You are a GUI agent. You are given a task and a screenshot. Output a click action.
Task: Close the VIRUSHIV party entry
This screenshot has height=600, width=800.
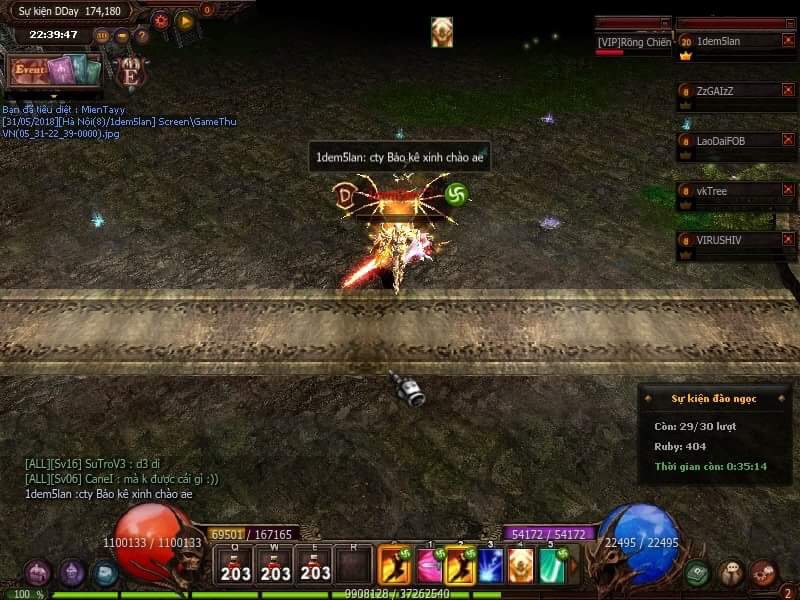click(x=788, y=240)
